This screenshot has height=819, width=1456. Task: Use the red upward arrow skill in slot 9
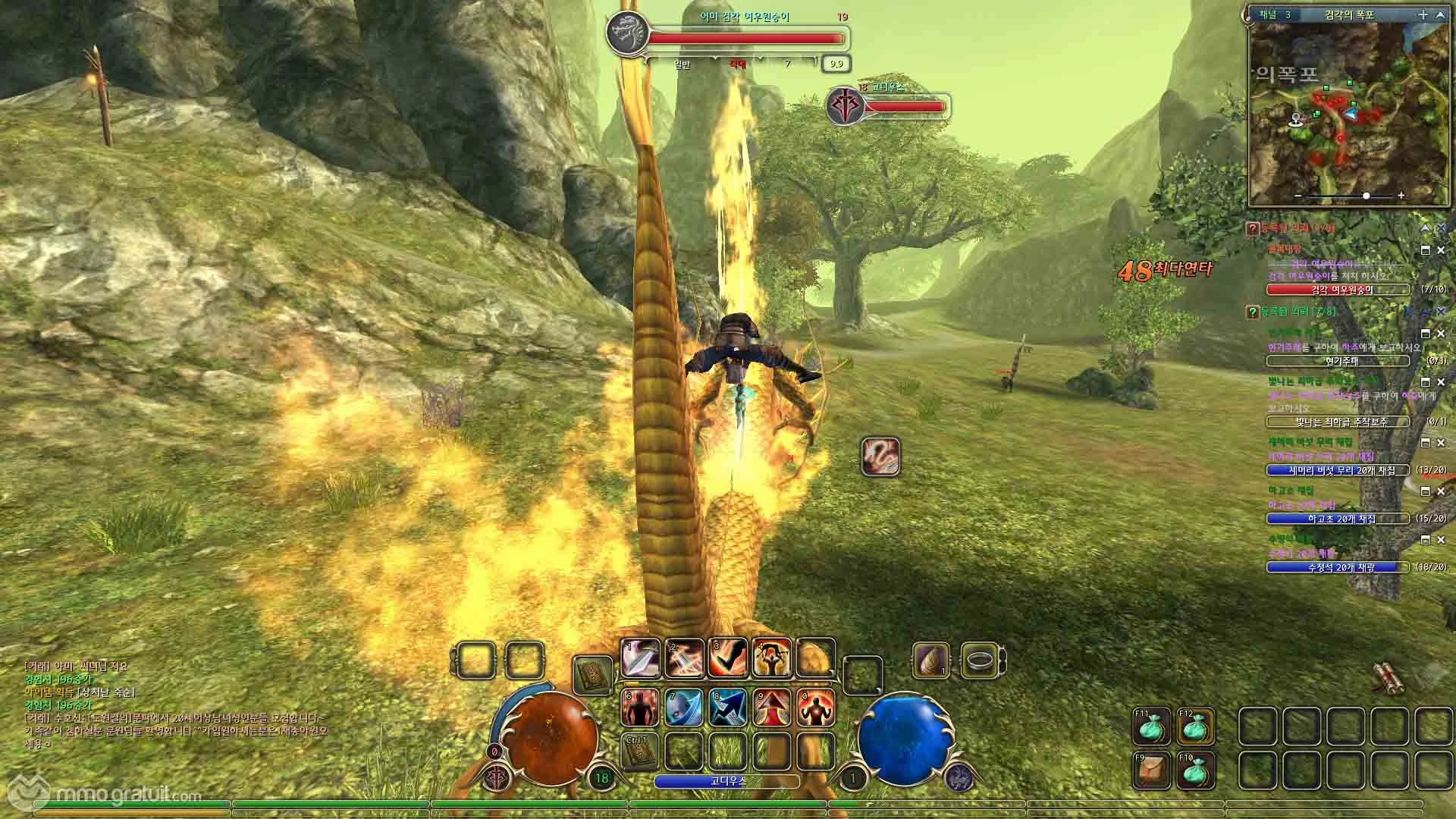click(x=772, y=707)
